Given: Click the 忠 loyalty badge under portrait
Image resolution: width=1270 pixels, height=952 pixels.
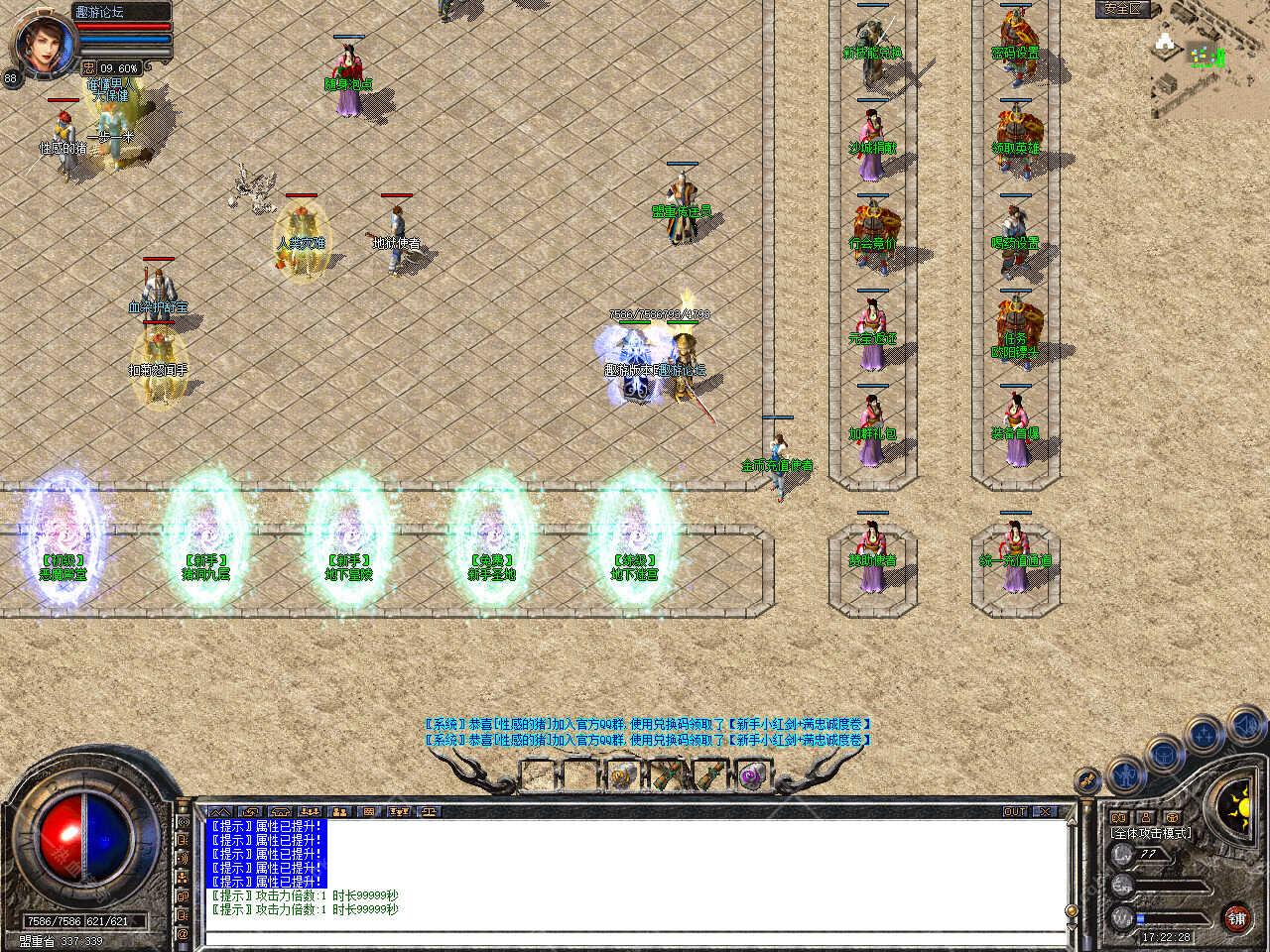Looking at the screenshot, I should (x=88, y=68).
